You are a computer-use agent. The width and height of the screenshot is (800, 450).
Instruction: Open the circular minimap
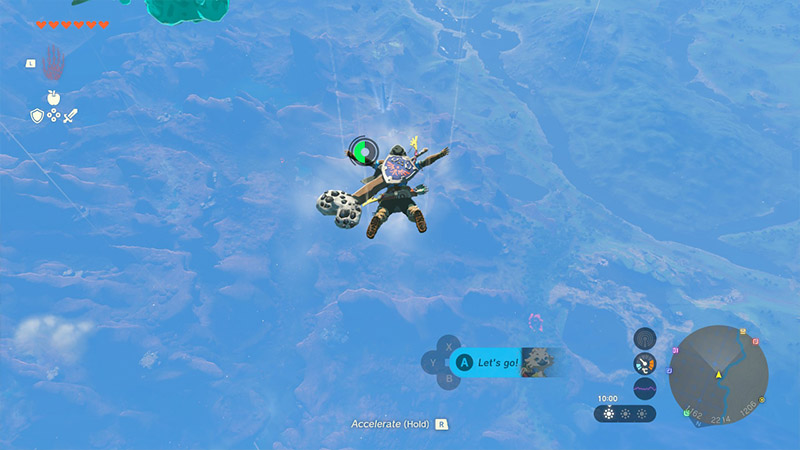point(718,374)
